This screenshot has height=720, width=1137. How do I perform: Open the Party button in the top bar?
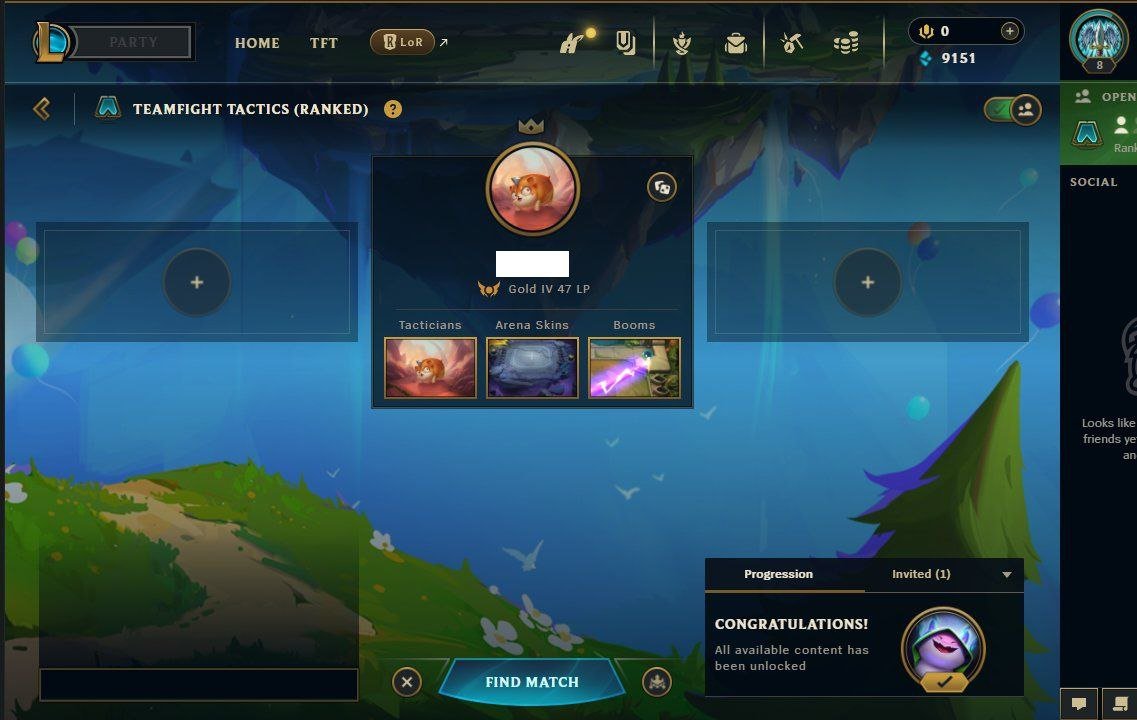(133, 42)
